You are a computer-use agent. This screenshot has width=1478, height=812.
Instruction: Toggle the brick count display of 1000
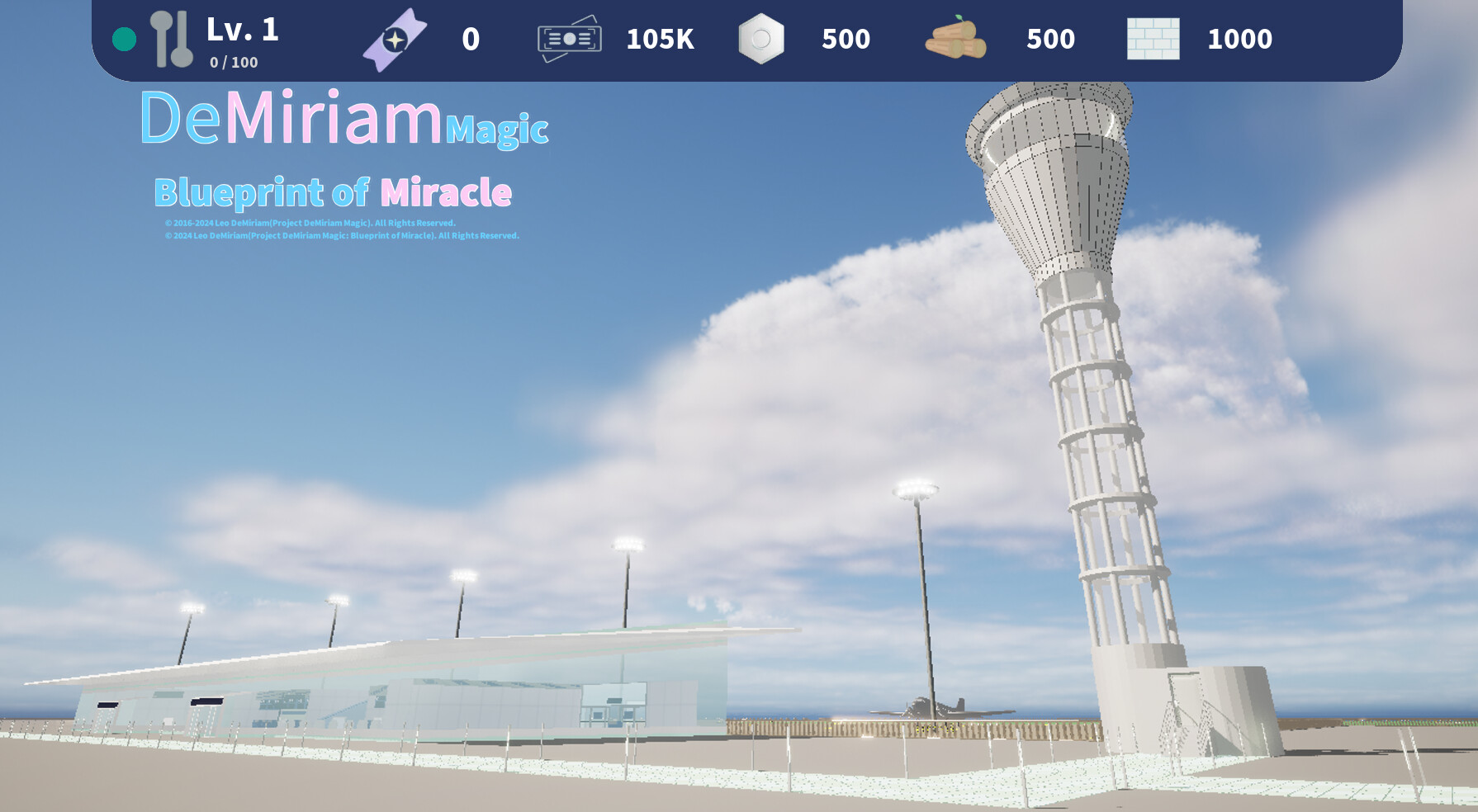1241,38
